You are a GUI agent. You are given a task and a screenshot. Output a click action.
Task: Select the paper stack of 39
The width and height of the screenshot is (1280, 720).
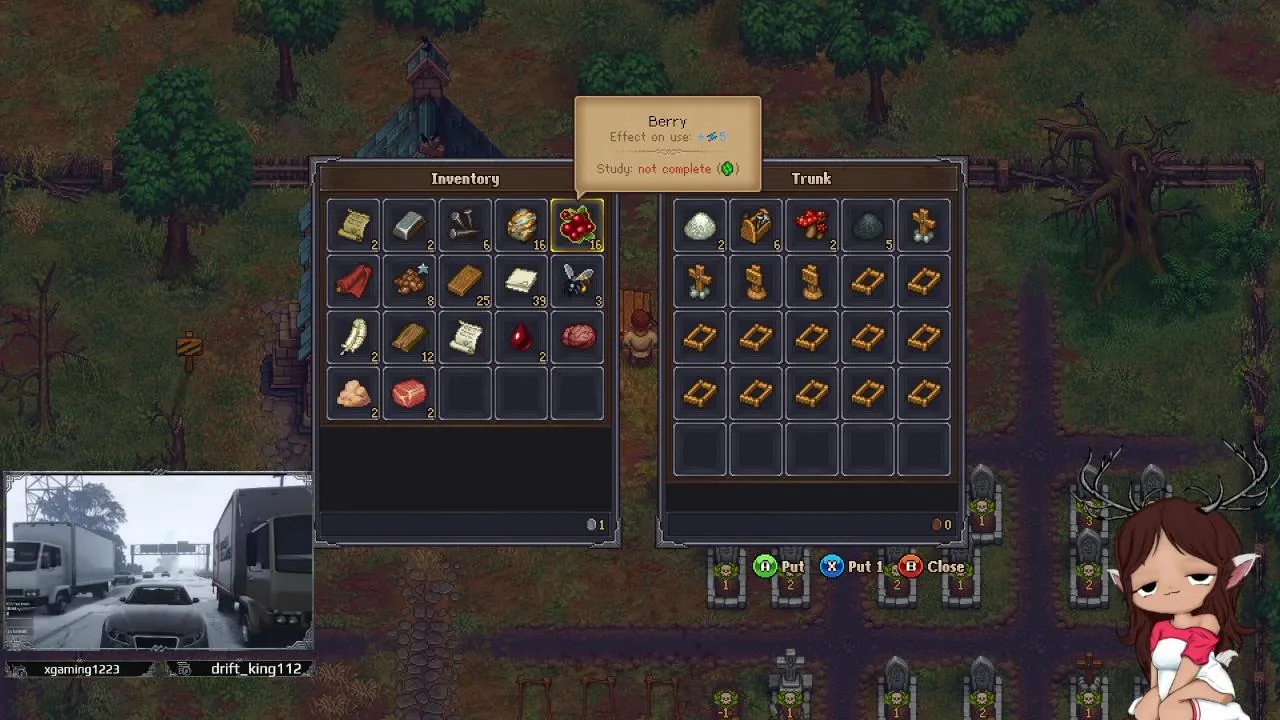521,282
